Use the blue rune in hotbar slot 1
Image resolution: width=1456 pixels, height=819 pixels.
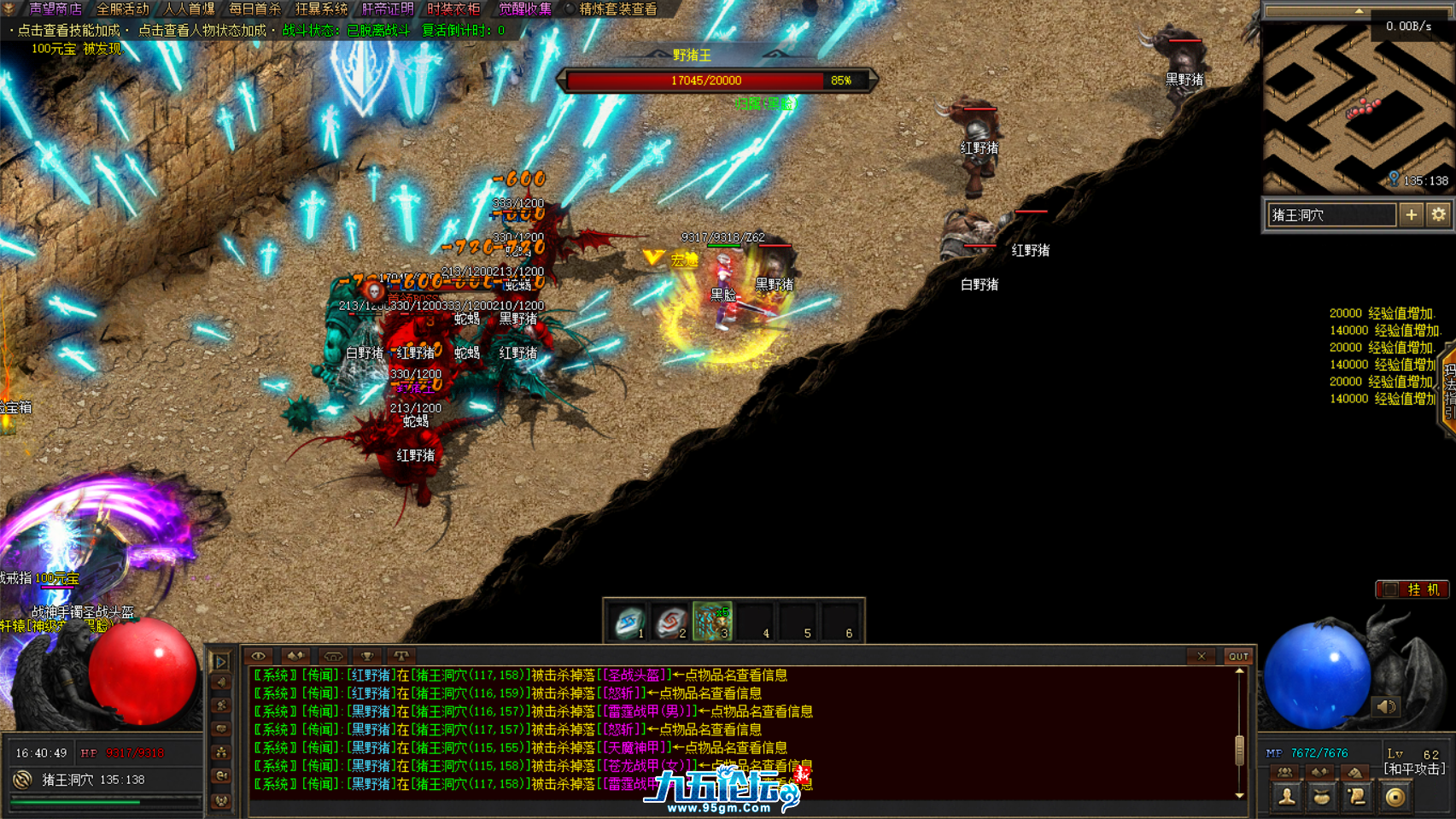[629, 622]
